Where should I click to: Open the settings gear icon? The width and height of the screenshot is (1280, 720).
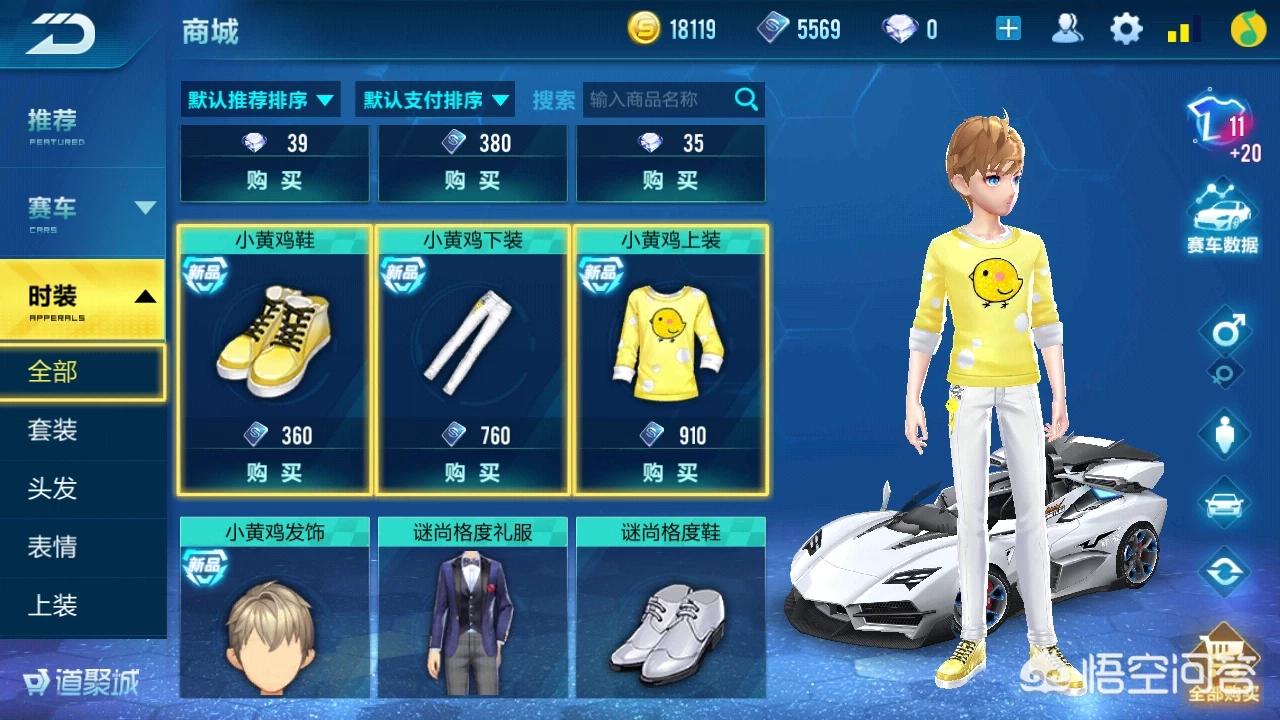pos(1126,30)
